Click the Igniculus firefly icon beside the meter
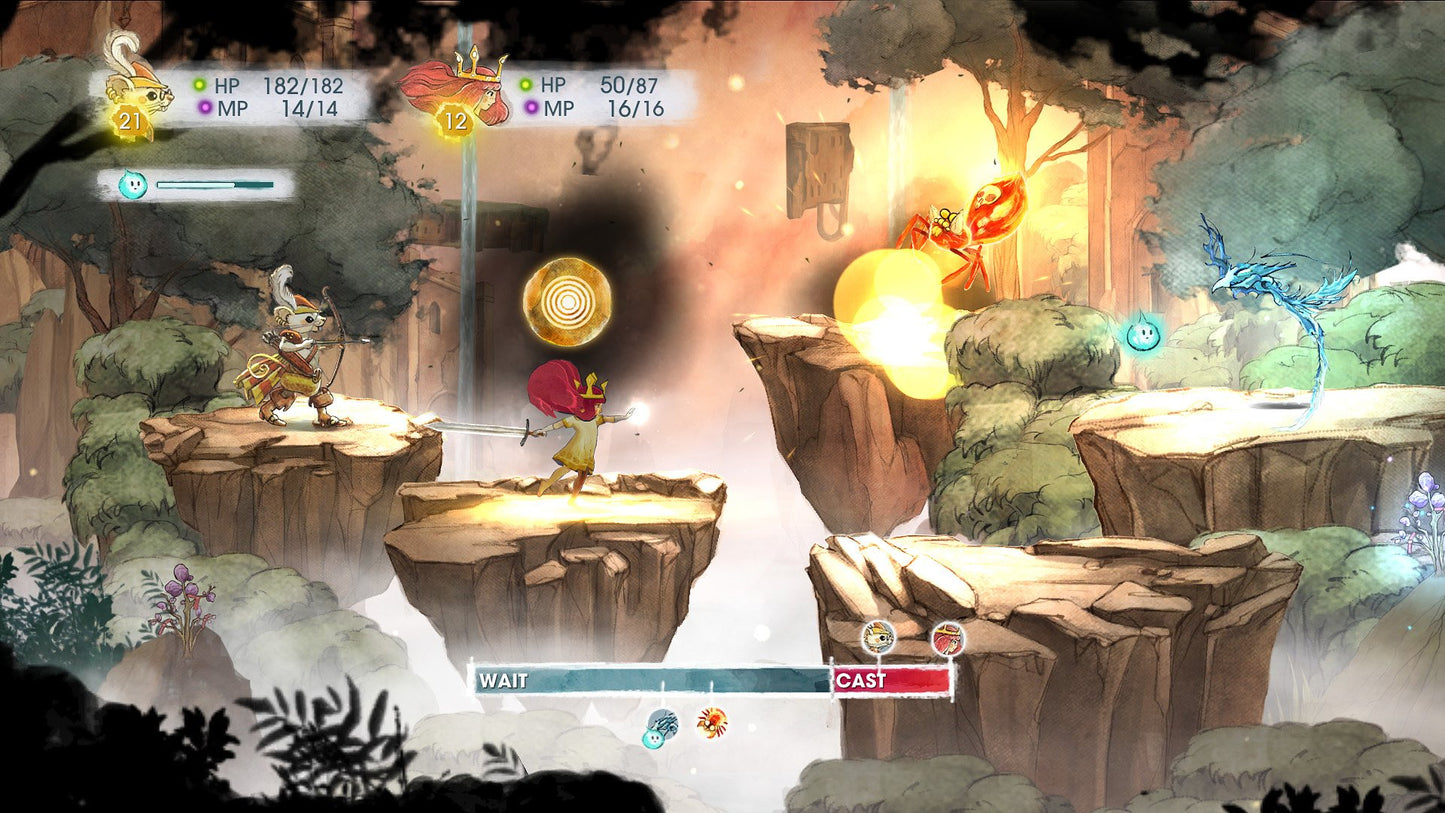Screen dimensions: 1445x813 click(134, 185)
